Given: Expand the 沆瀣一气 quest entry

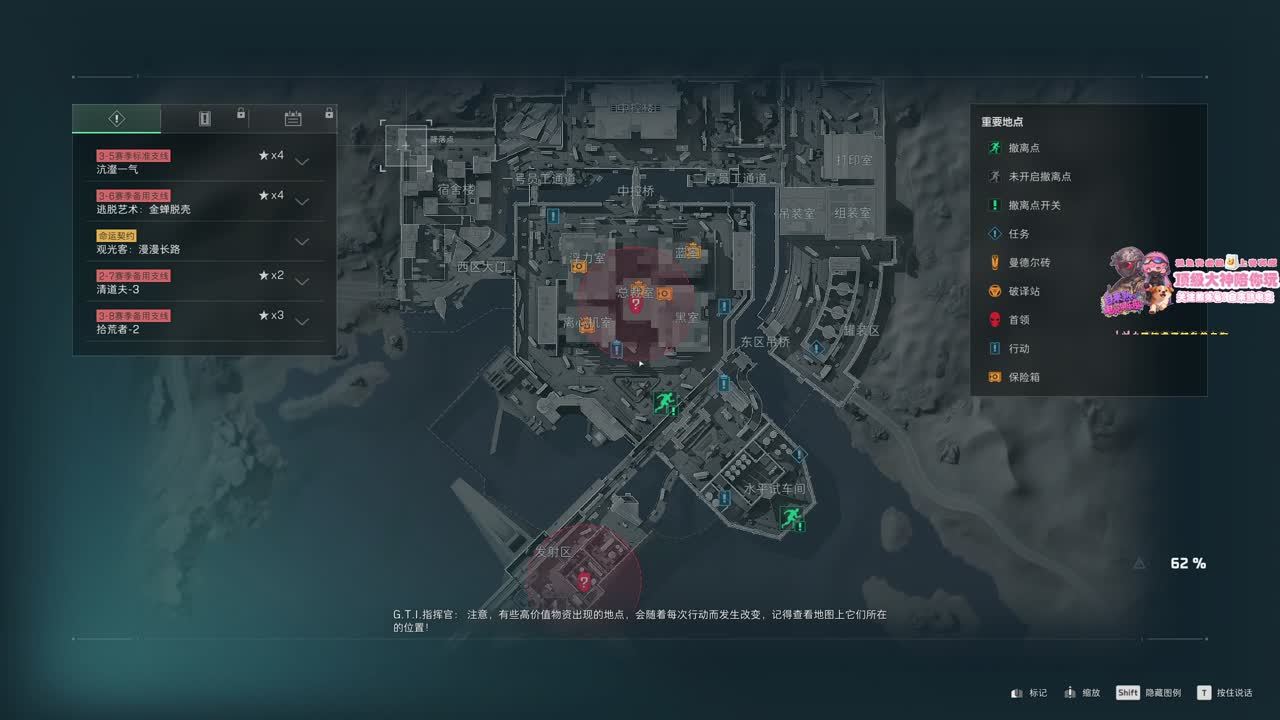Looking at the screenshot, I should point(302,162).
